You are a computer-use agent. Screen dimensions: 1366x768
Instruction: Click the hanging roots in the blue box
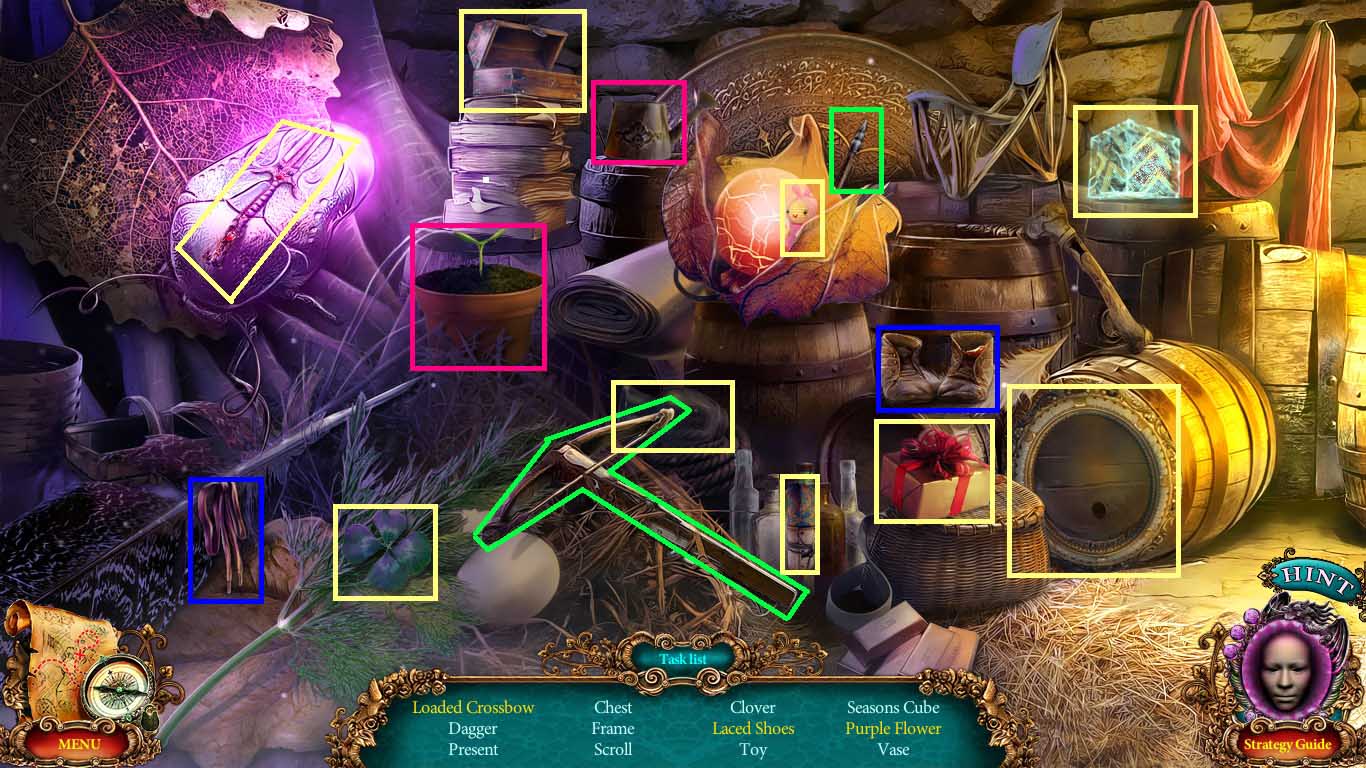click(225, 540)
